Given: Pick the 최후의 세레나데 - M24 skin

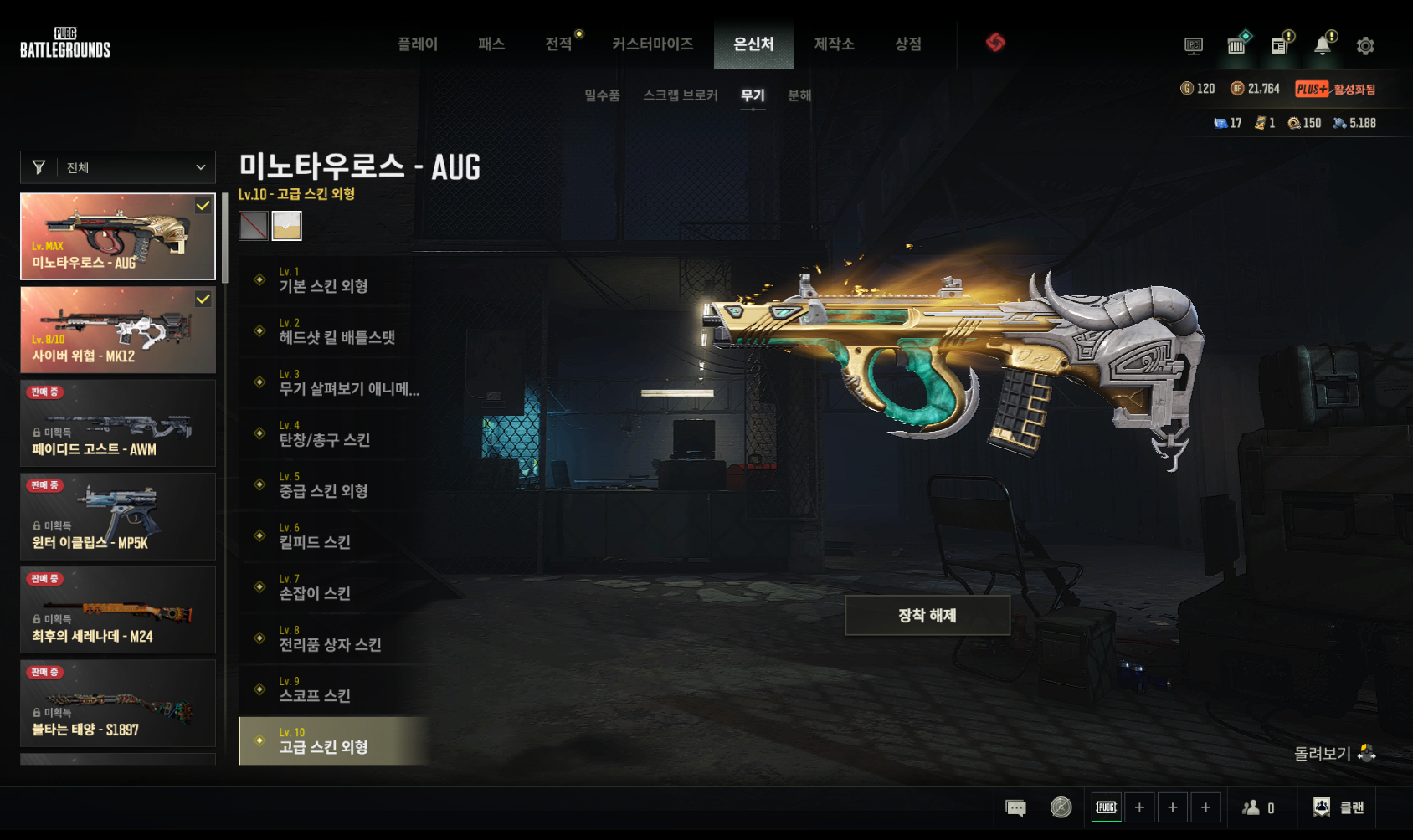Looking at the screenshot, I should (118, 610).
